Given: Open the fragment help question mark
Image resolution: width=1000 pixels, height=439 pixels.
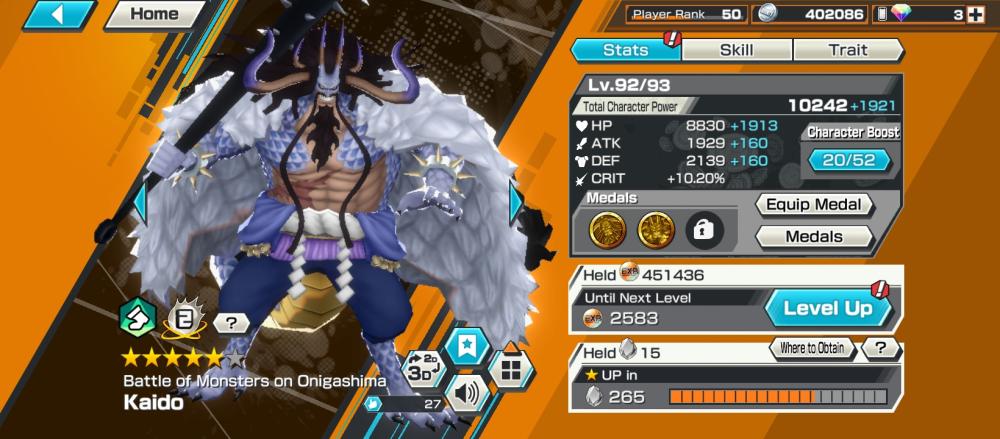Looking at the screenshot, I should point(881,348).
